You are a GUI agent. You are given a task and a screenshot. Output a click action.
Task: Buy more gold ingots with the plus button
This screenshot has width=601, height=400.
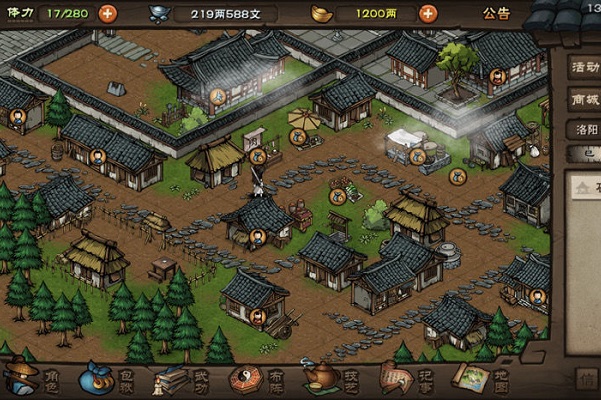tap(428, 13)
